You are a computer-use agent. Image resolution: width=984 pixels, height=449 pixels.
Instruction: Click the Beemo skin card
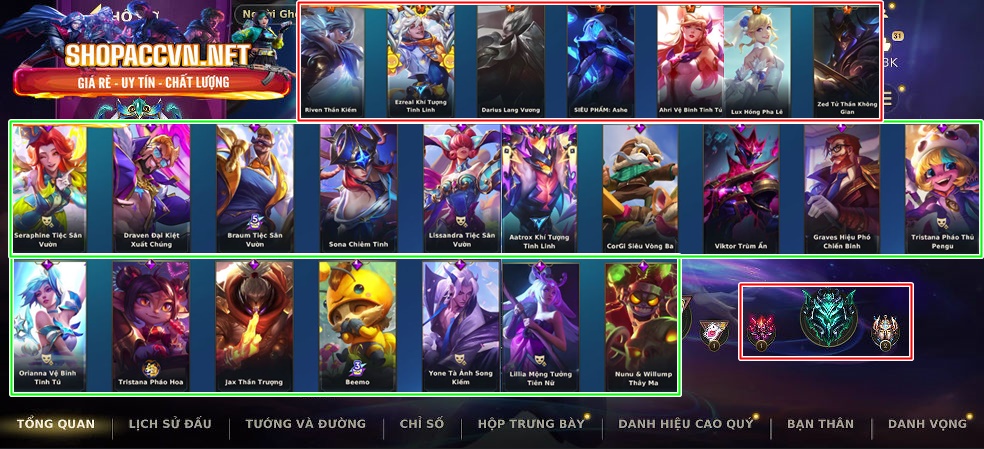357,324
